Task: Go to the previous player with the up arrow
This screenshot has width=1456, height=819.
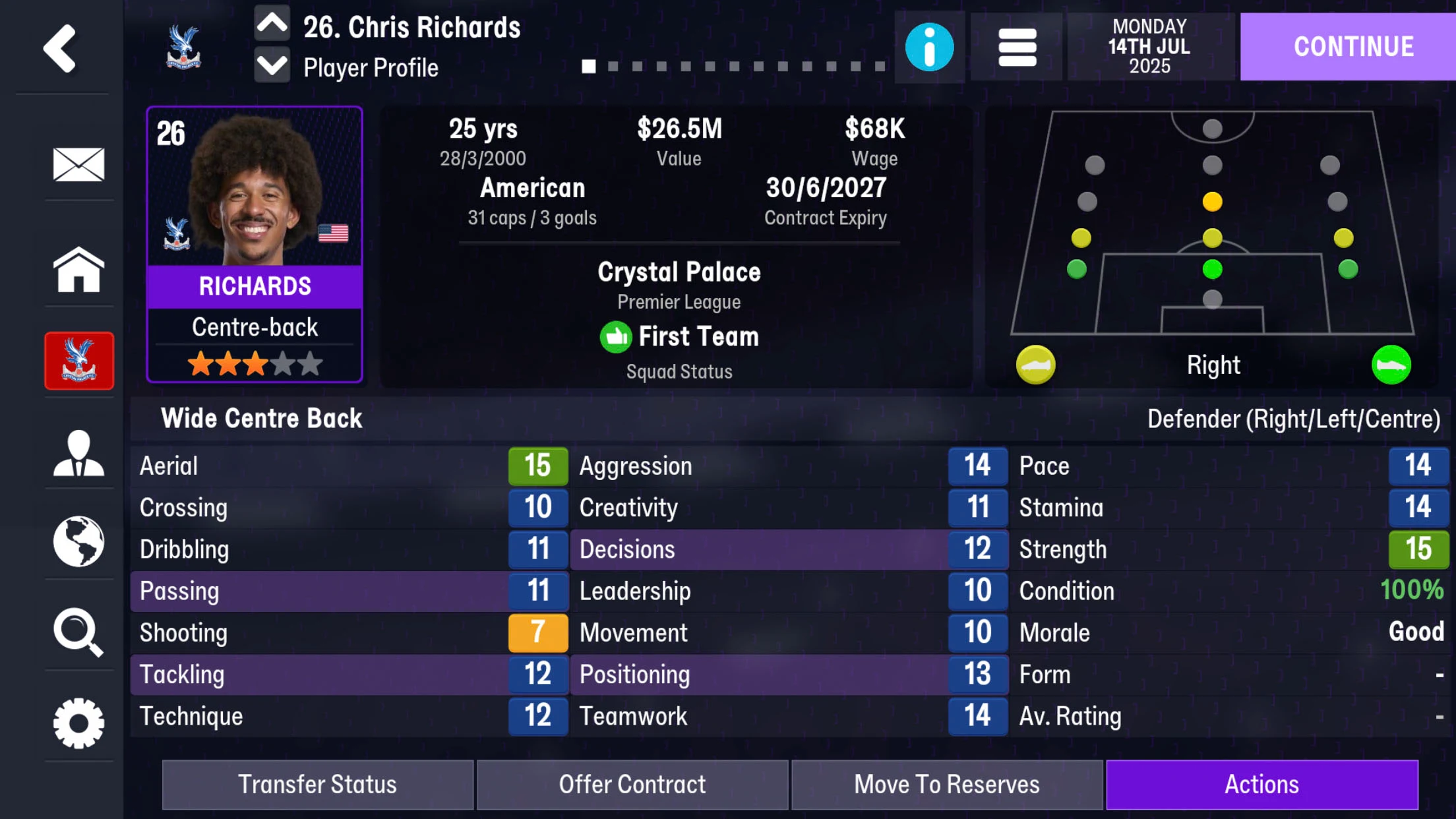Action: coord(272,22)
